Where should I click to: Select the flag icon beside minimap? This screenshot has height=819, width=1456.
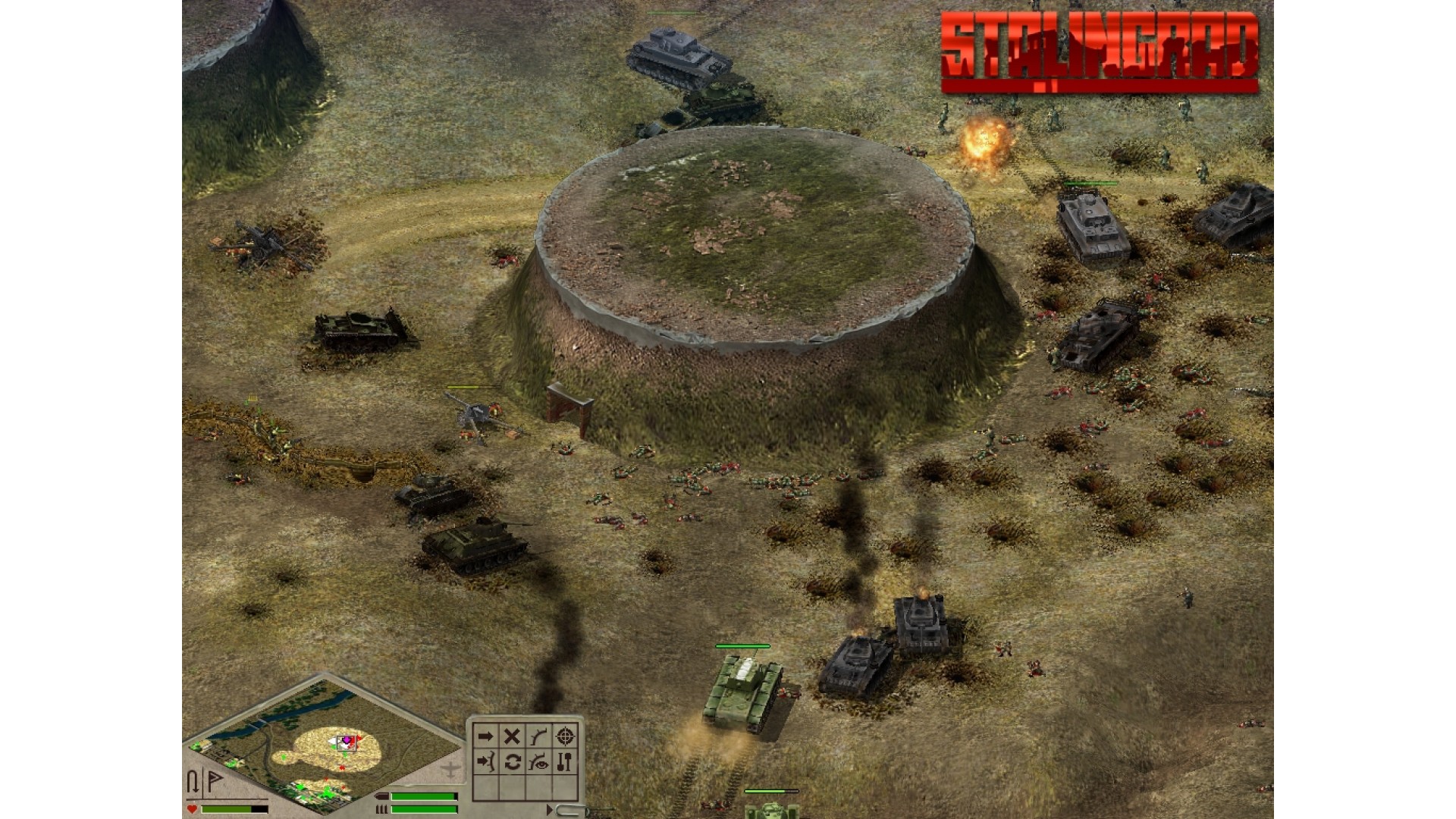coord(215,781)
